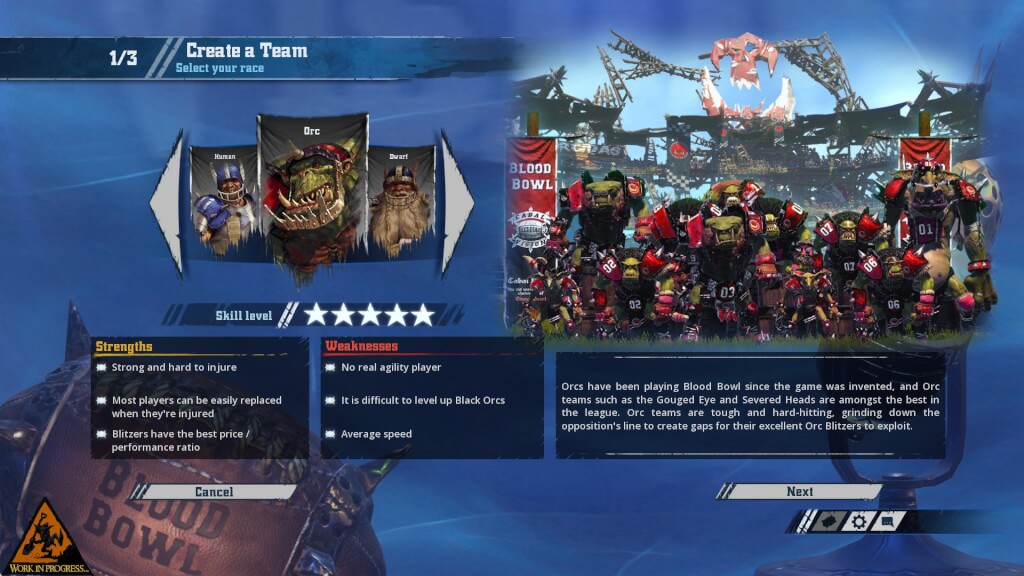The height and width of the screenshot is (576, 1024).
Task: Open settings via the gear icon
Action: click(x=858, y=521)
